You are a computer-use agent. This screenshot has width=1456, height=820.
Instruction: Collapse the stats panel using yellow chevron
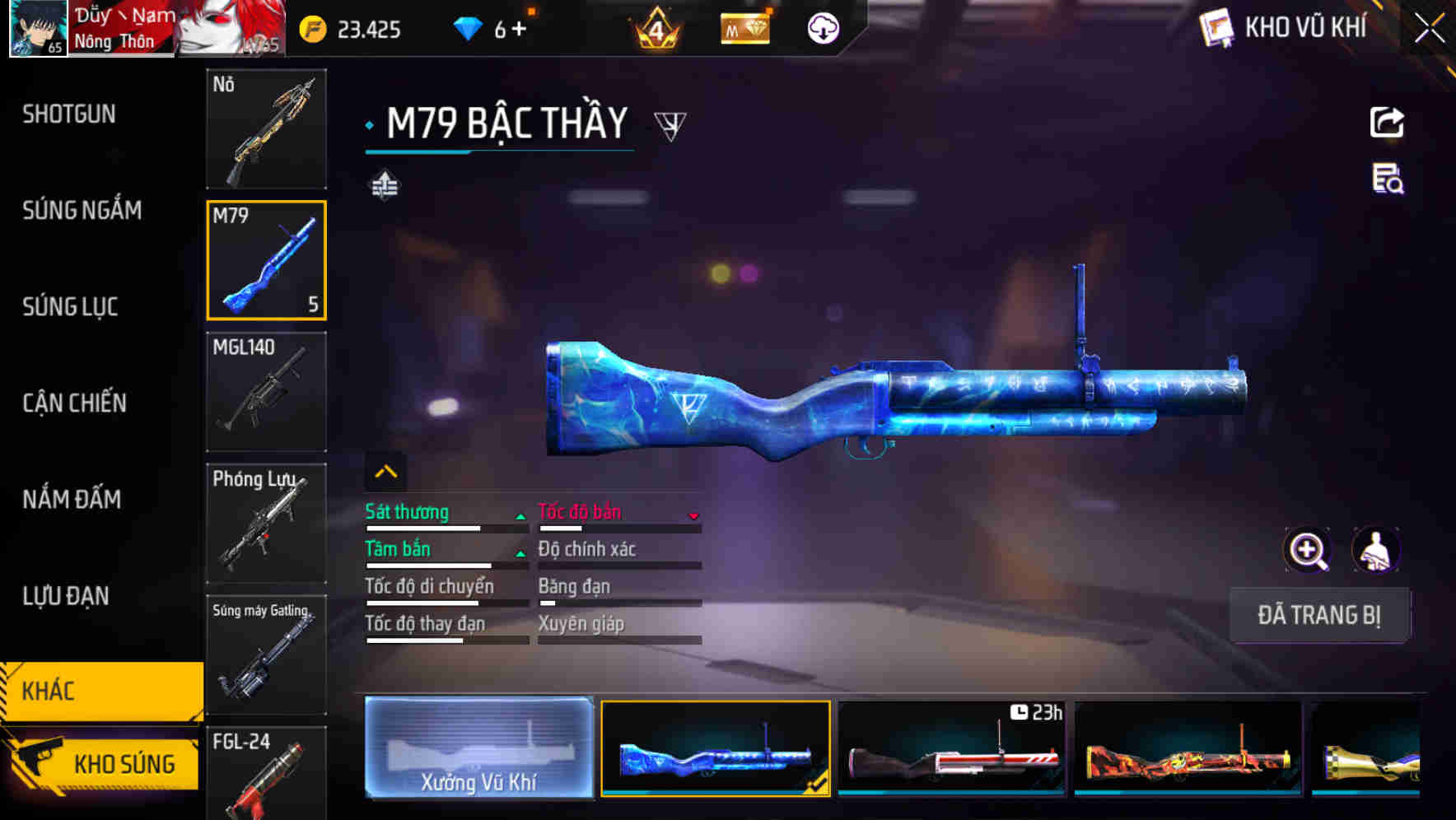(x=384, y=470)
